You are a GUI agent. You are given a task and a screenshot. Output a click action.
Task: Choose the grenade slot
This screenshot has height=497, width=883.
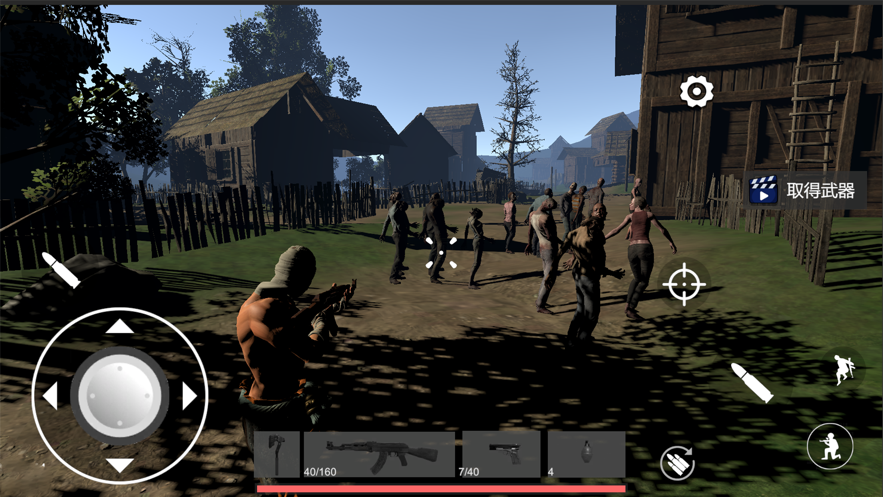click(x=586, y=455)
